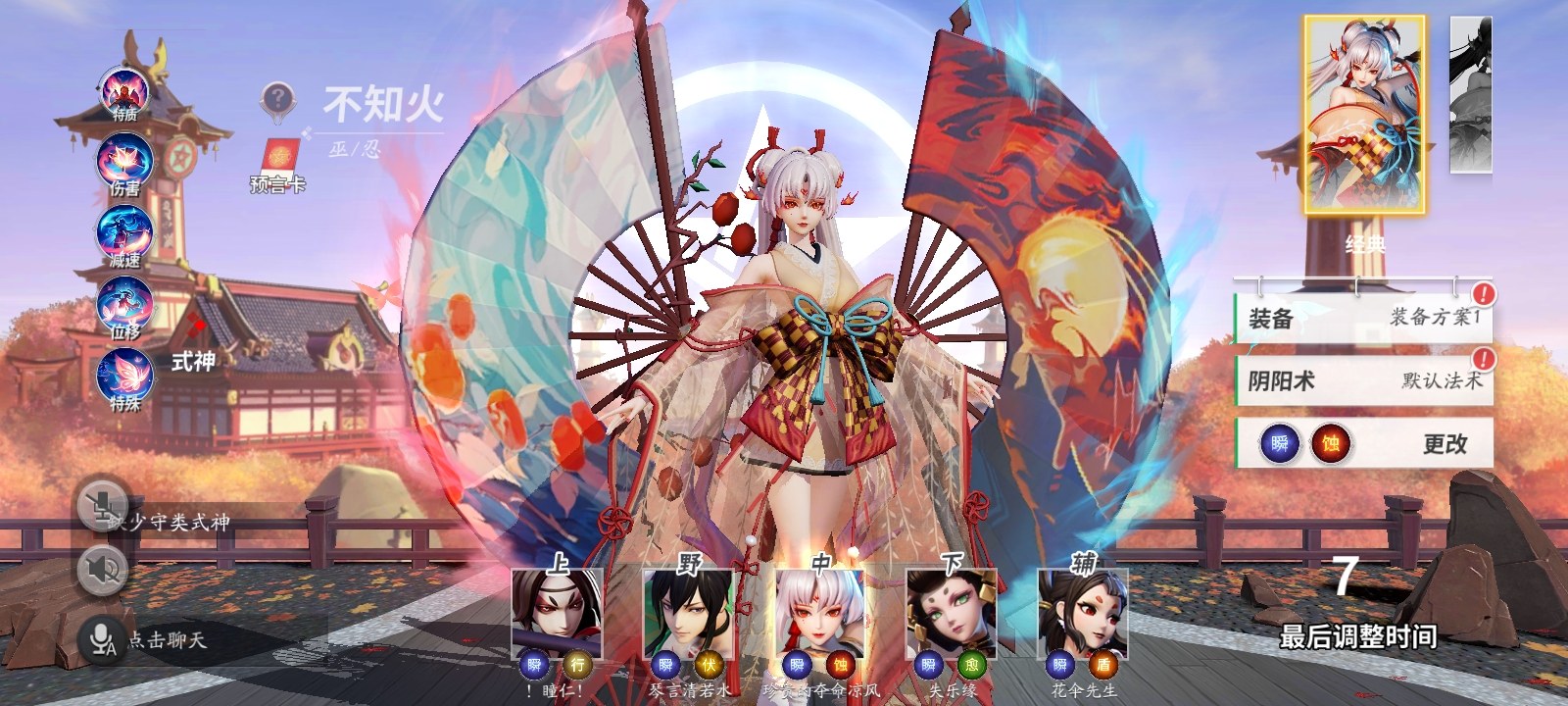Screen dimensions: 1568x706
Task: Show the 伤害 damage skill details
Action: pyautogui.click(x=124, y=163)
